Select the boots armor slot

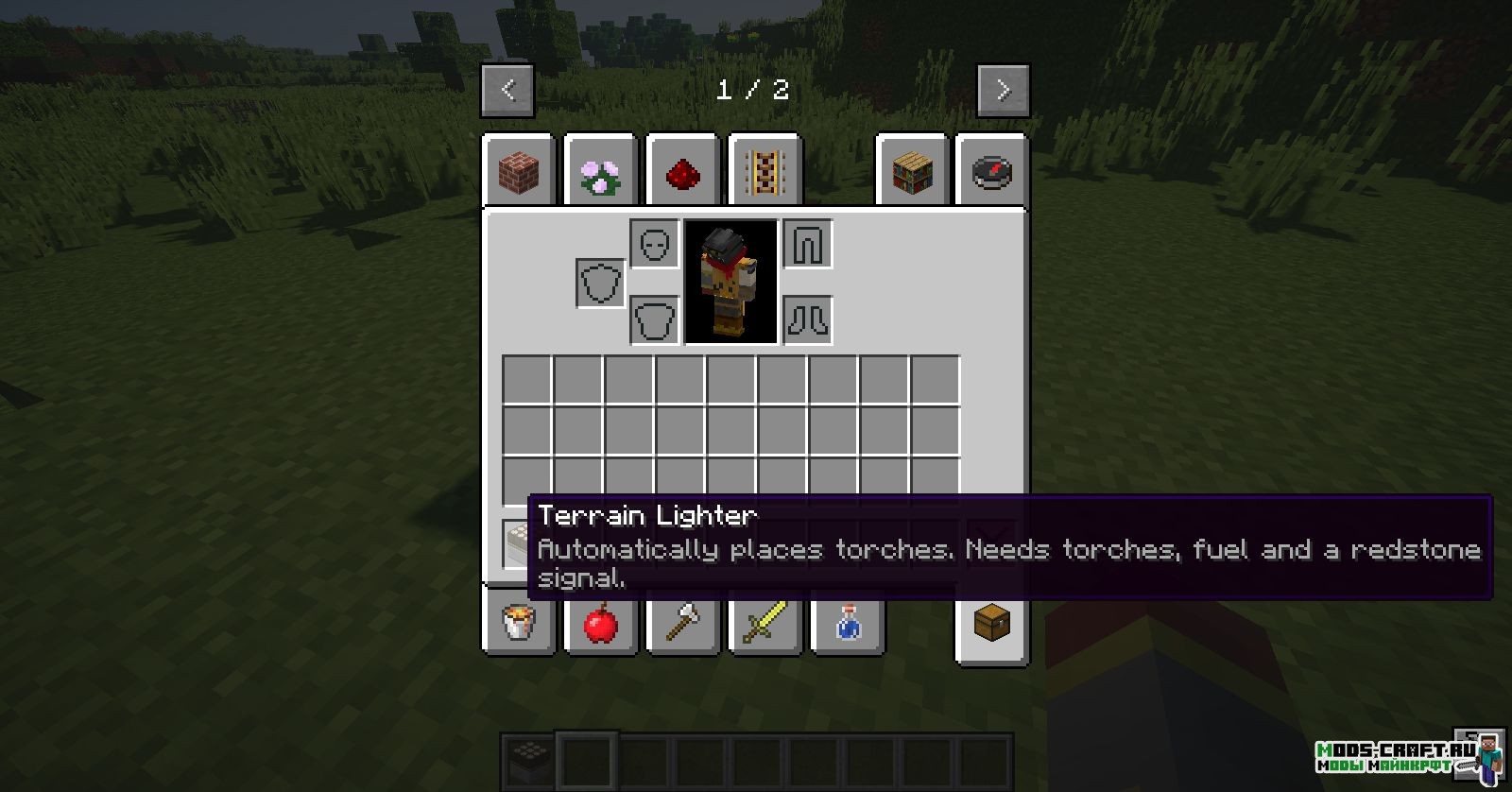[808, 320]
